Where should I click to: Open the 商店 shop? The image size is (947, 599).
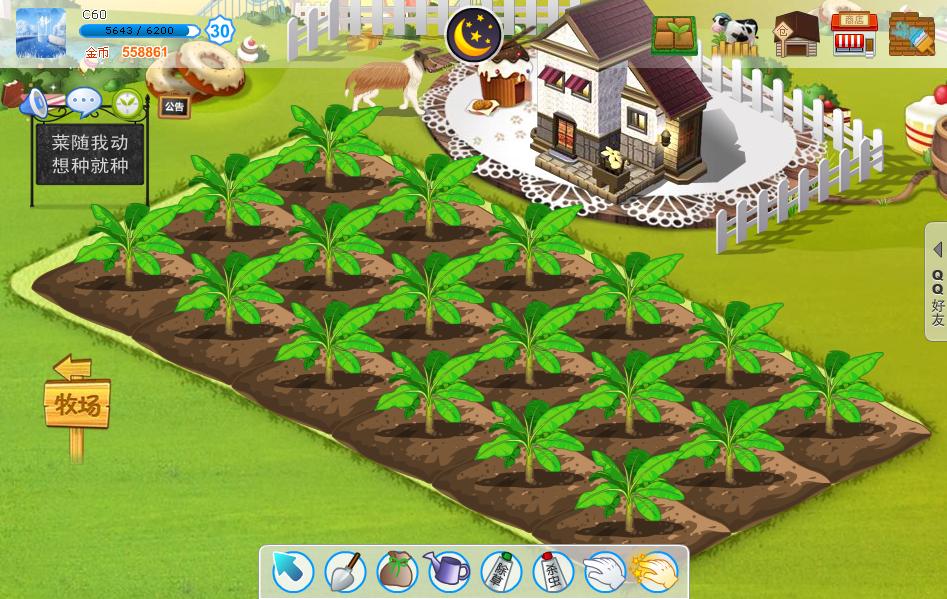point(853,35)
